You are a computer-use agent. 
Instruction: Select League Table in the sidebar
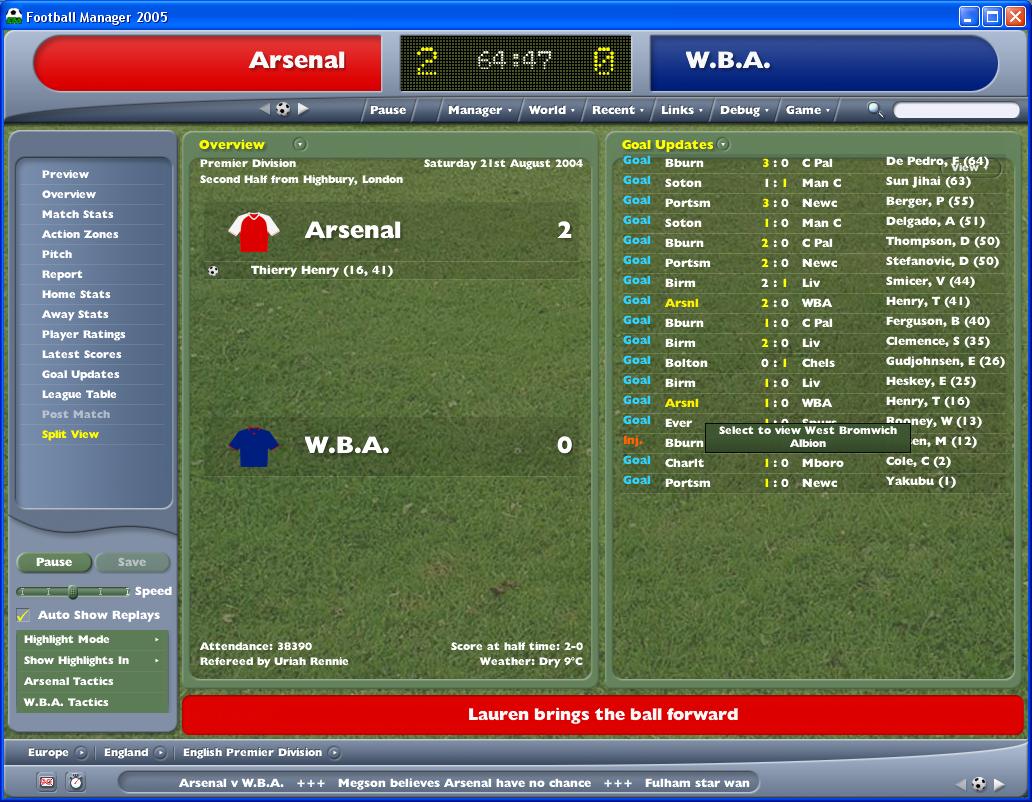[x=79, y=394]
